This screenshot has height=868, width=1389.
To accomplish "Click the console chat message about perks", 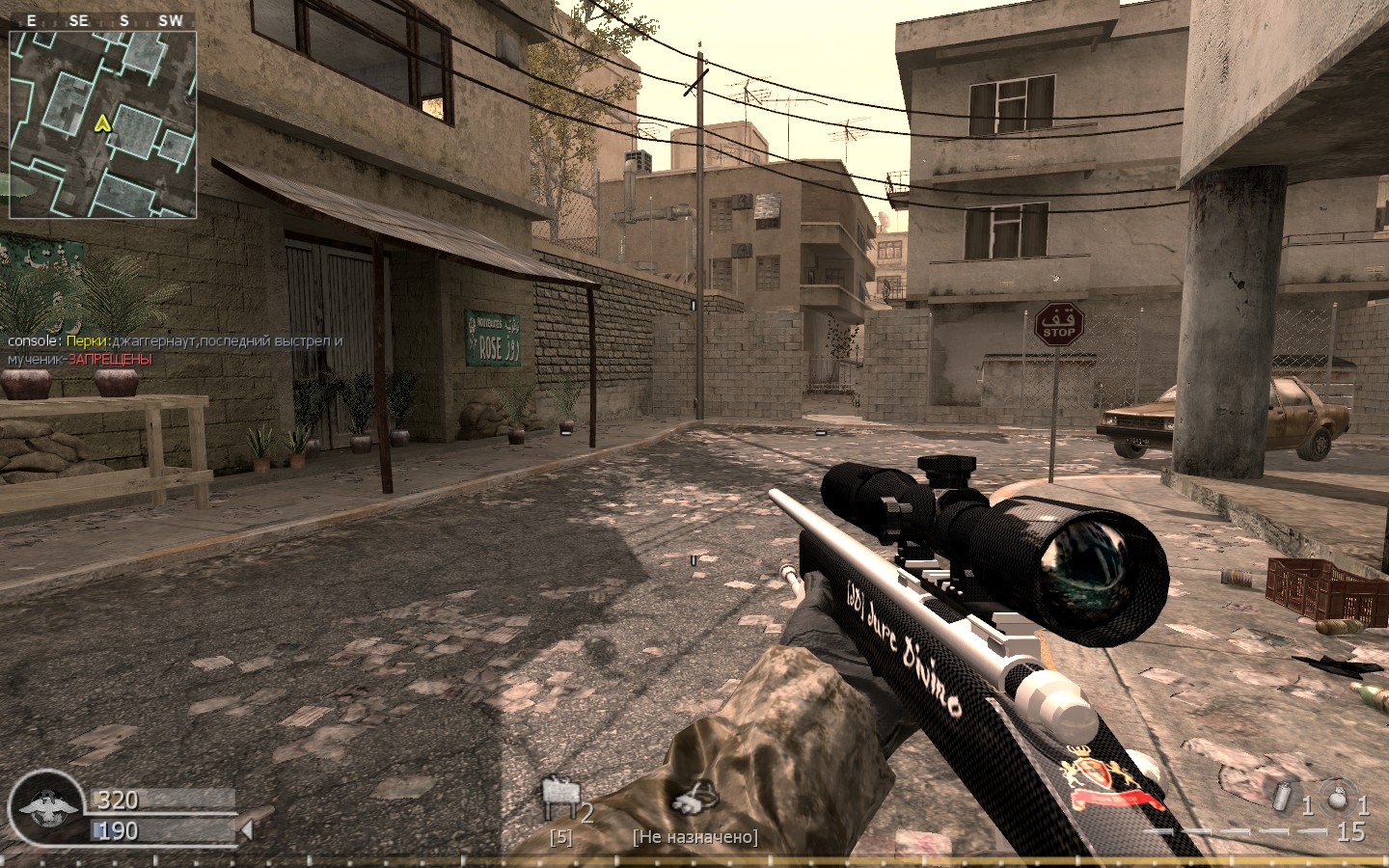I will click(x=176, y=350).
